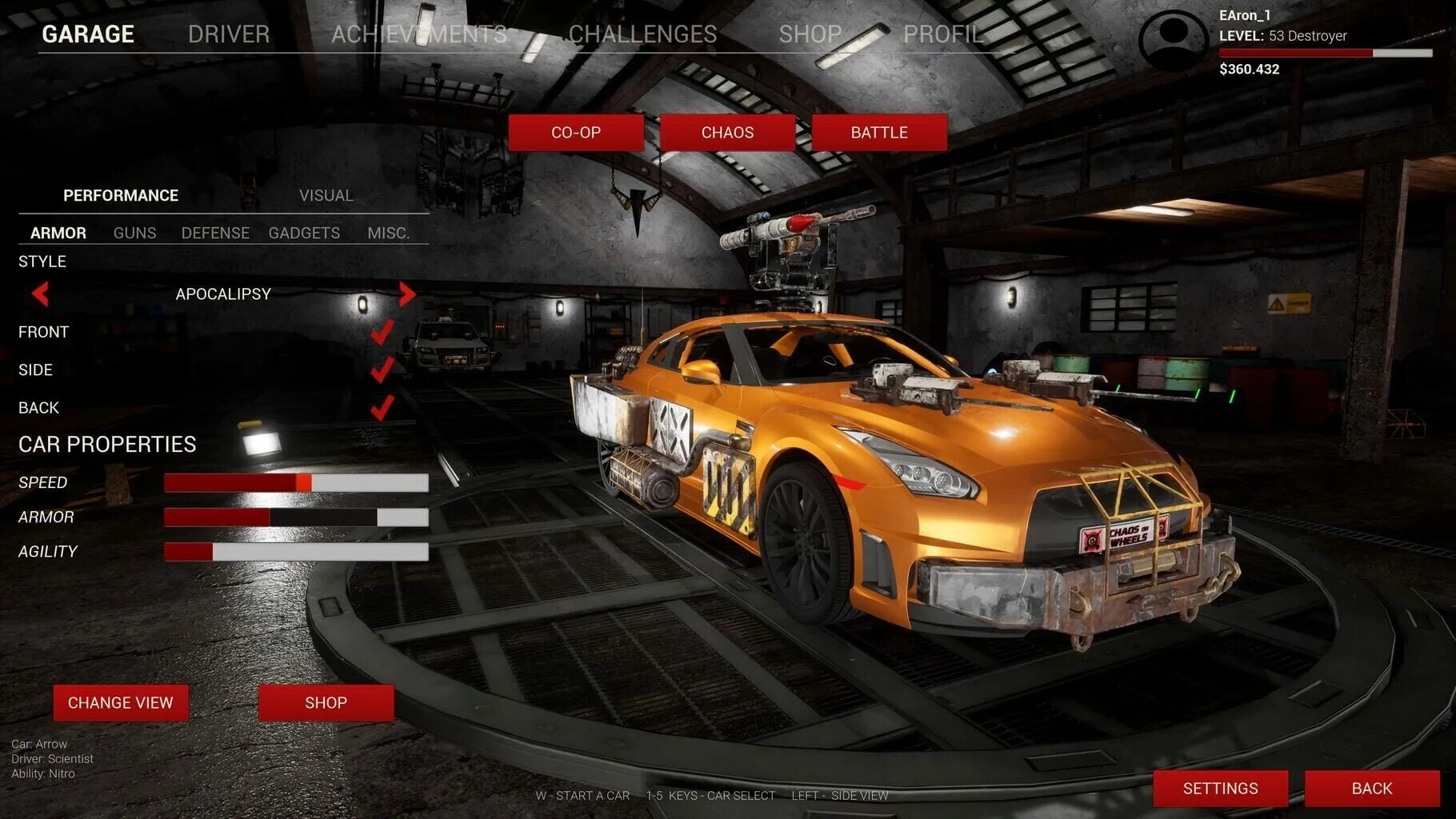Choose the Chaos game mode
Screen dimensions: 1456x819
727,133
